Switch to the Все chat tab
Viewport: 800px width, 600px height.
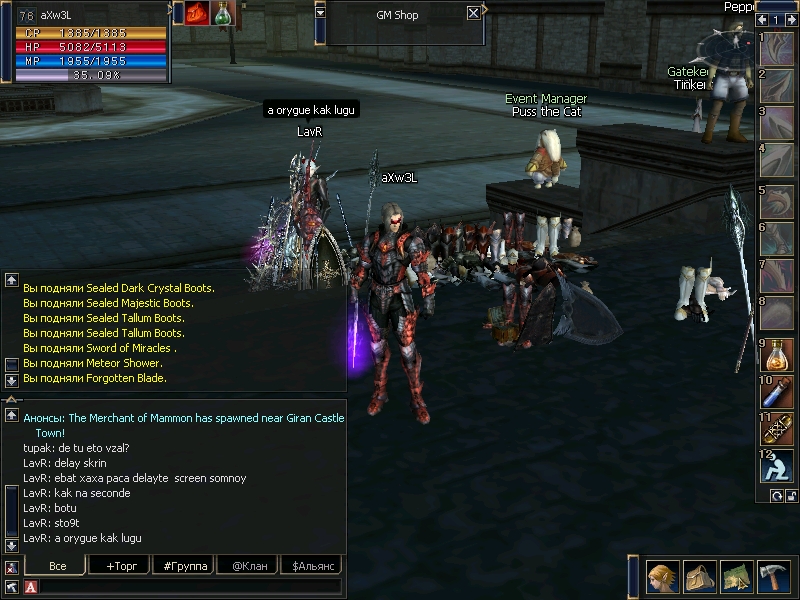[56, 566]
